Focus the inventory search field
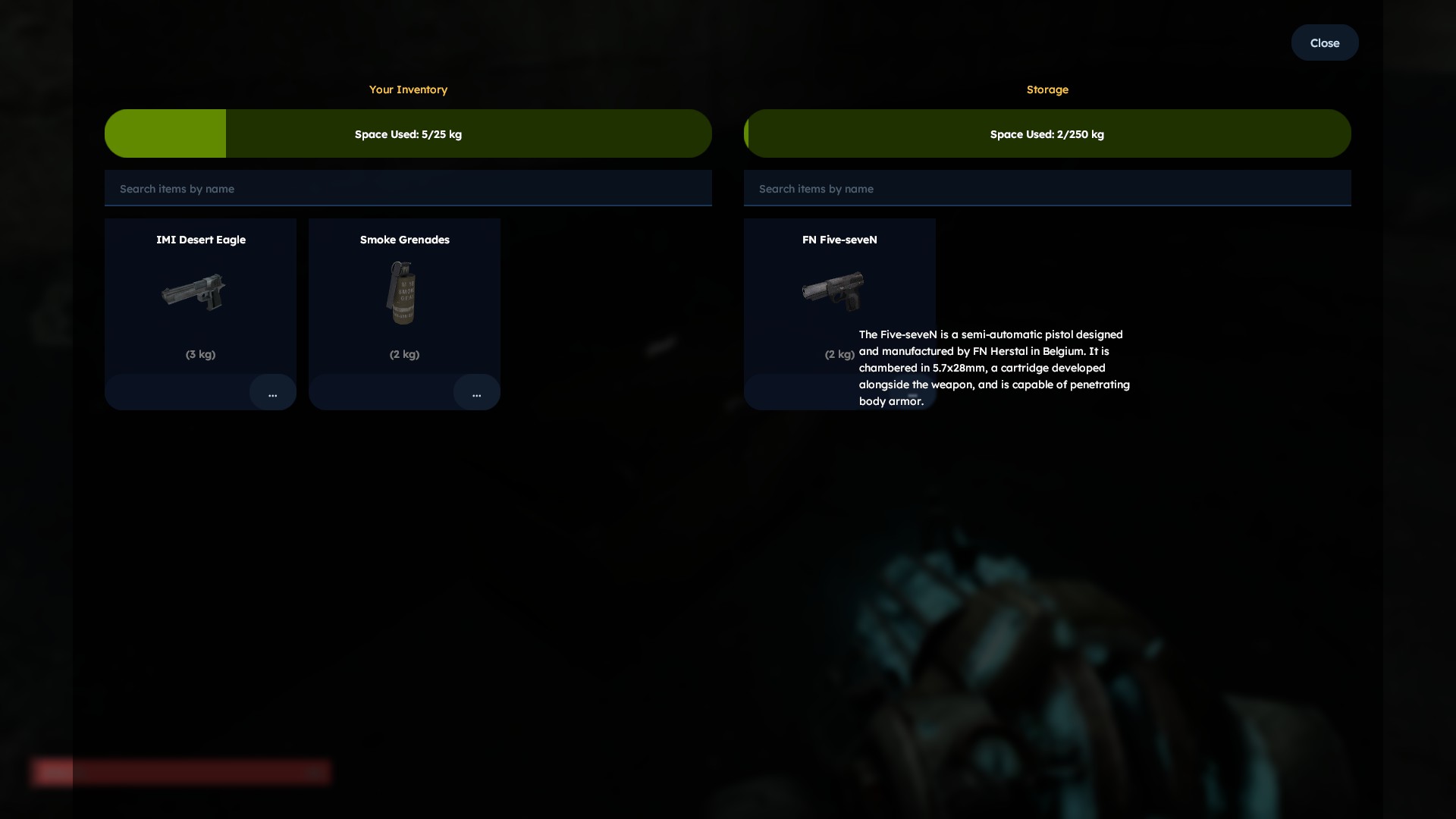 pos(408,189)
